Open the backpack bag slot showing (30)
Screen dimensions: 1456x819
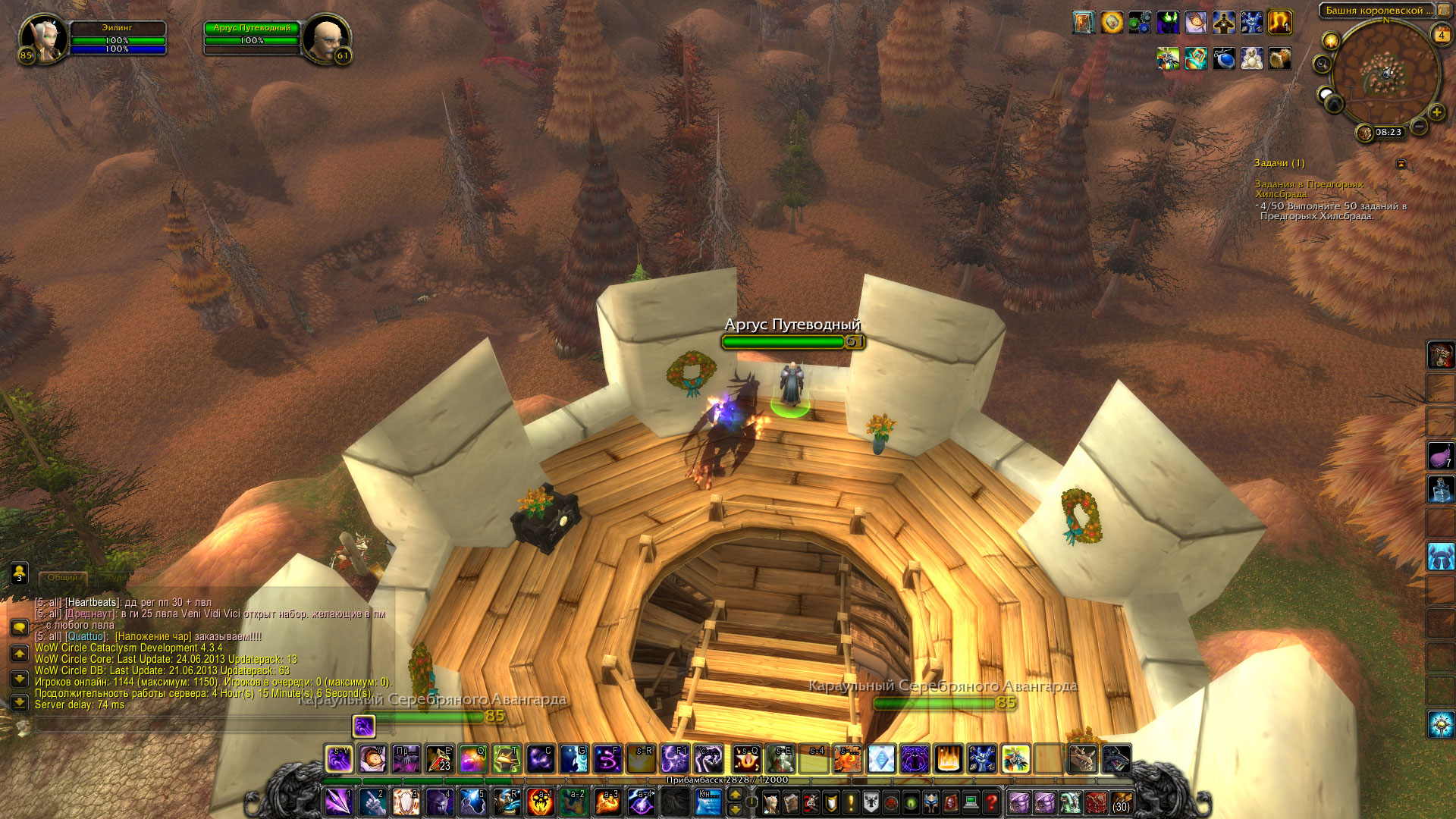[1121, 802]
